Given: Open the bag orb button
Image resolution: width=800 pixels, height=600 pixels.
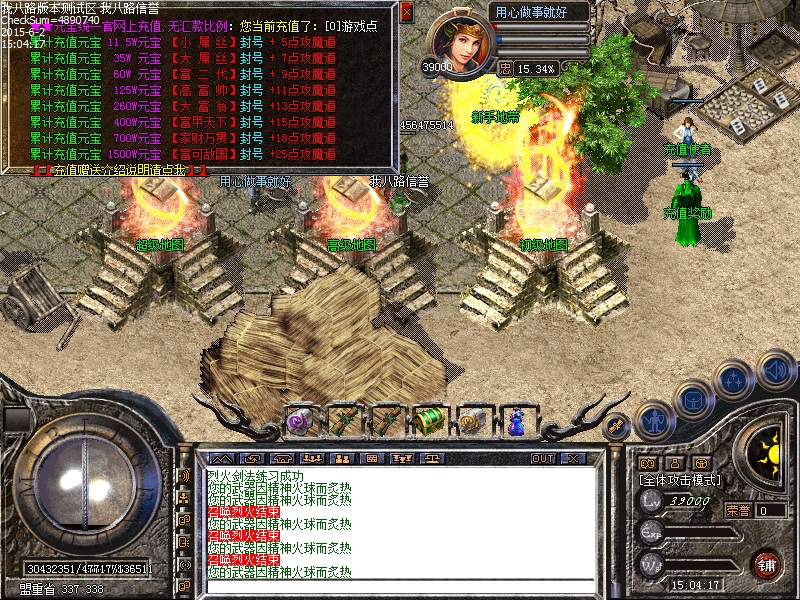Looking at the screenshot, I should [693, 400].
